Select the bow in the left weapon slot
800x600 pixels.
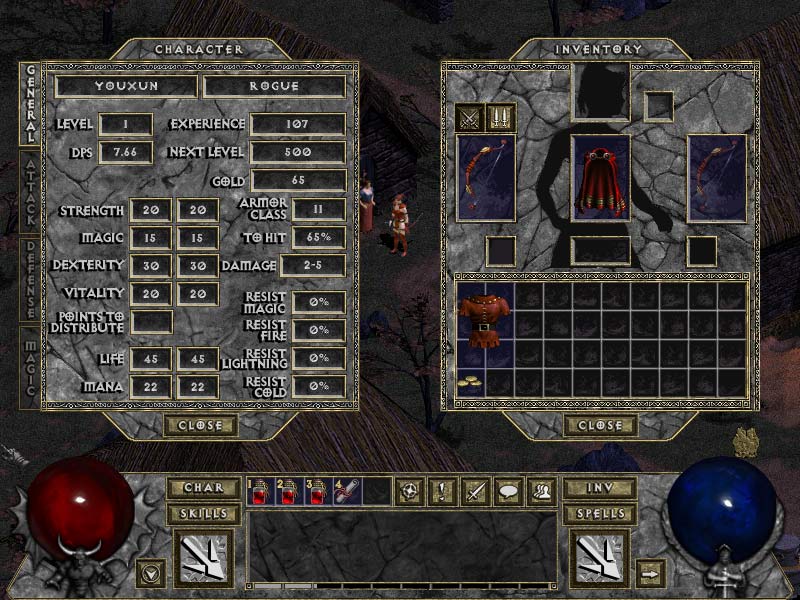485,178
